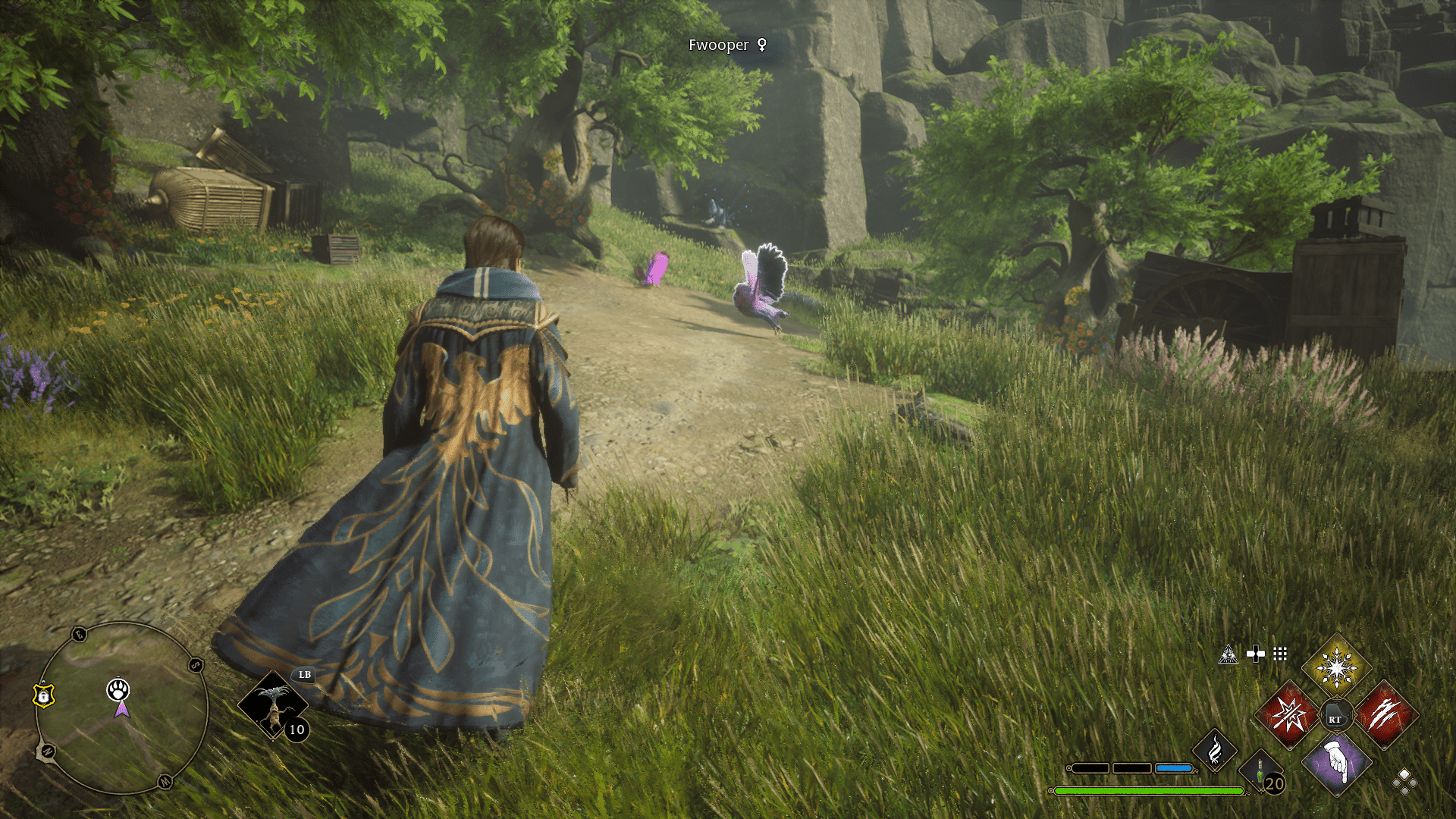Select the yellow snowflake spell slot
1456x819 pixels.
1336,667
